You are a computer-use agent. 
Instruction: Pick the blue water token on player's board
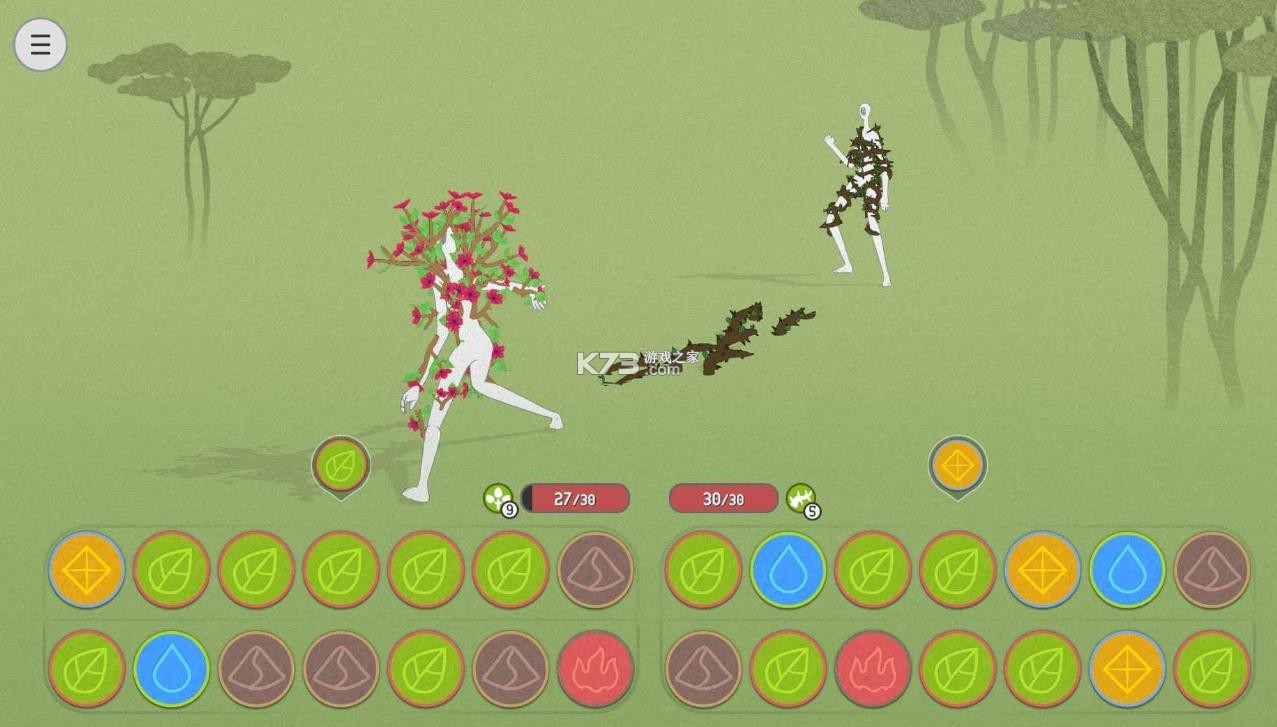[x=171, y=668]
